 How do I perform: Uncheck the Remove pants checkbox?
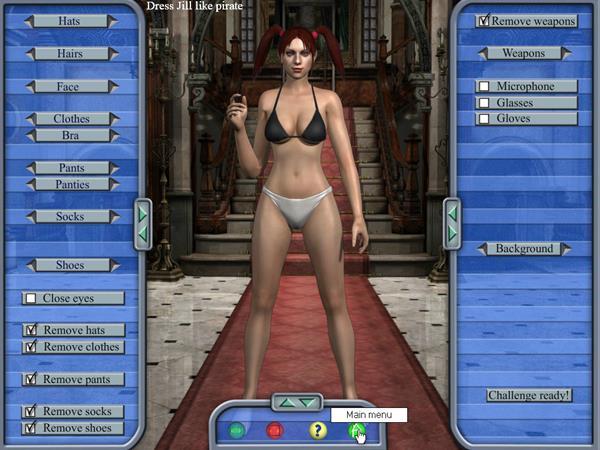31,380
